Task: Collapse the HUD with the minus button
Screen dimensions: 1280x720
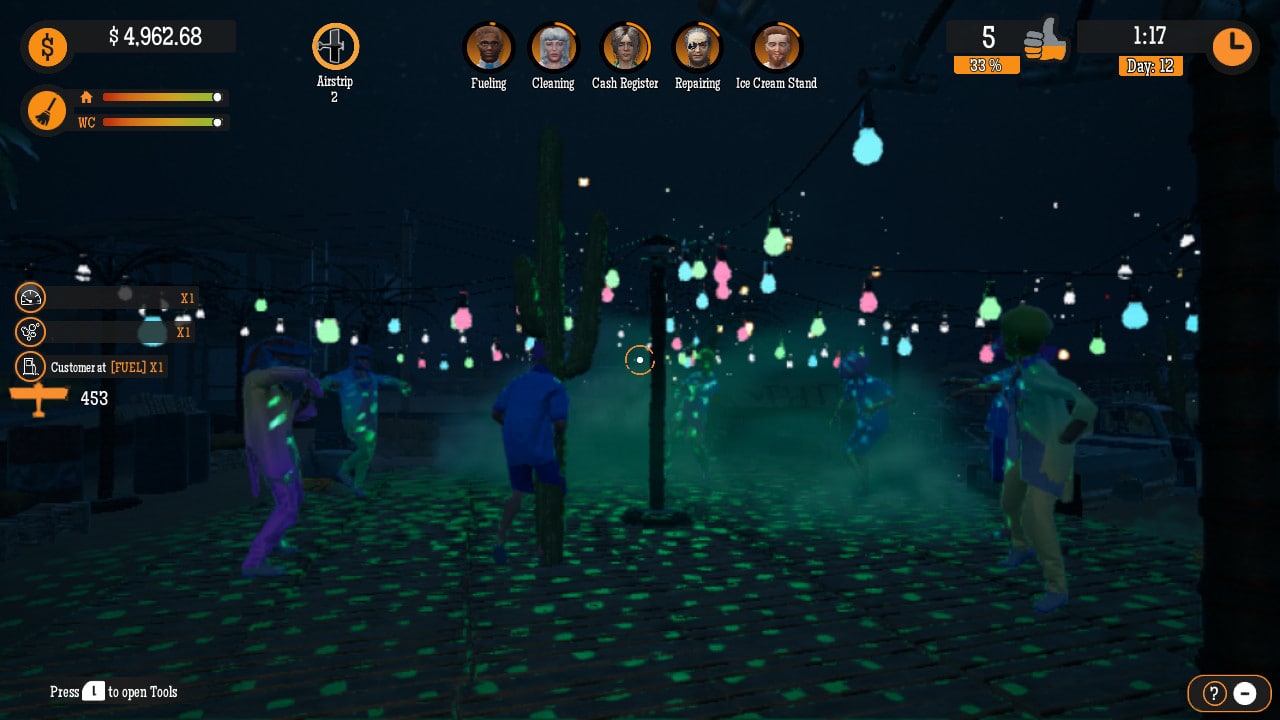Action: [x=1245, y=693]
